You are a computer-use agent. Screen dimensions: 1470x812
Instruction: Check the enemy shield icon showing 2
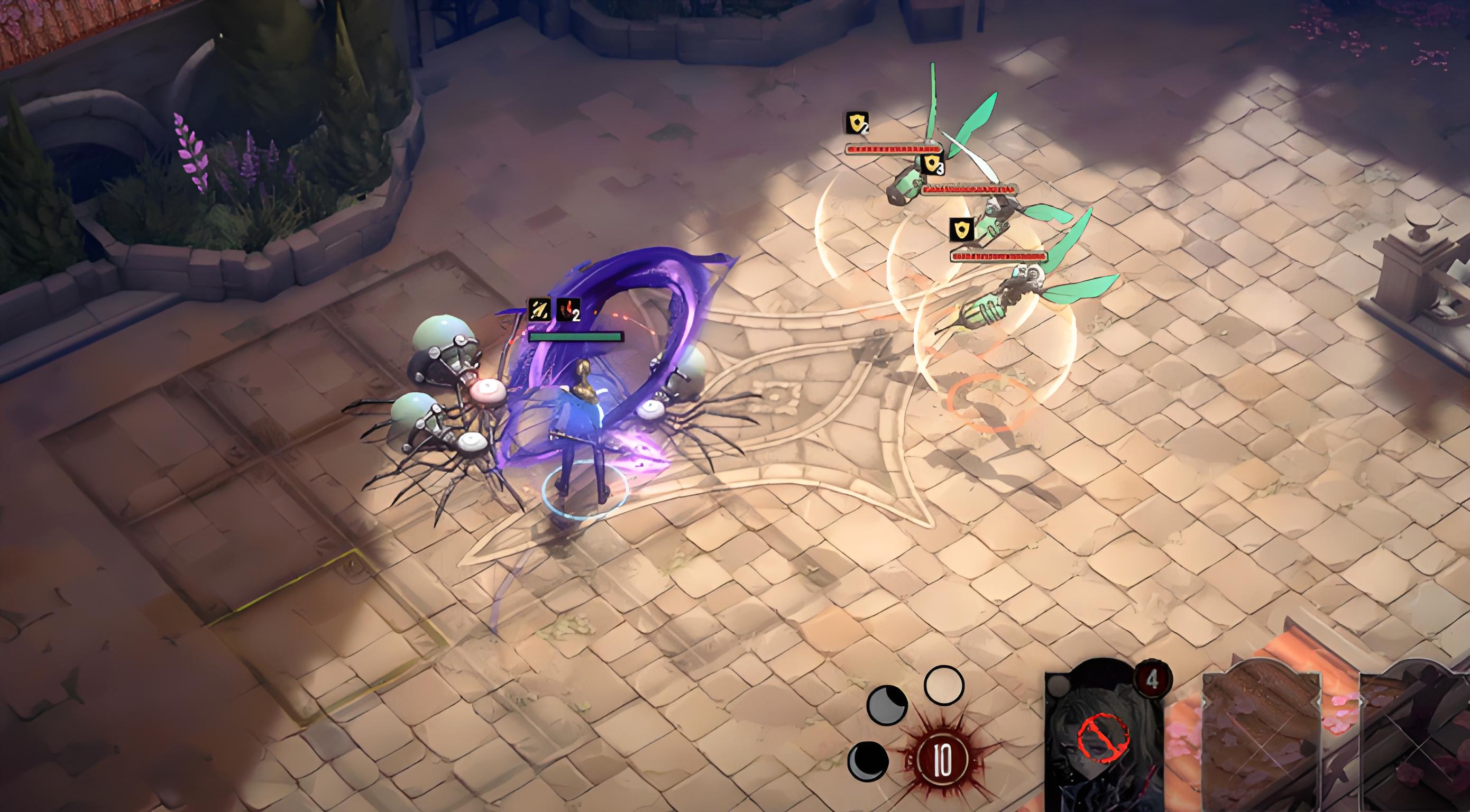click(x=857, y=123)
